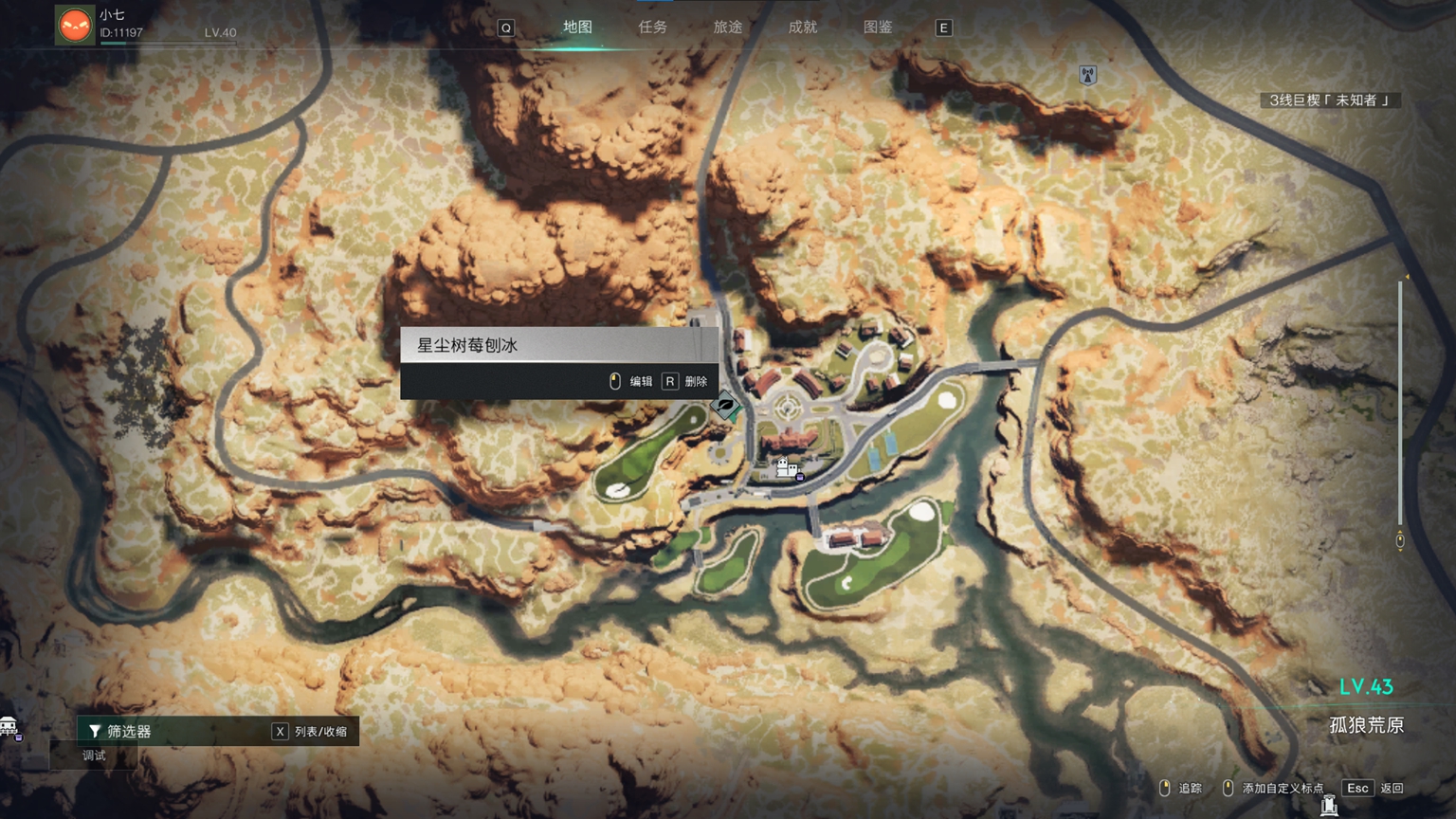Click the 3线巨楔「未知者」 label
The width and height of the screenshot is (1456, 819).
pos(1330,100)
